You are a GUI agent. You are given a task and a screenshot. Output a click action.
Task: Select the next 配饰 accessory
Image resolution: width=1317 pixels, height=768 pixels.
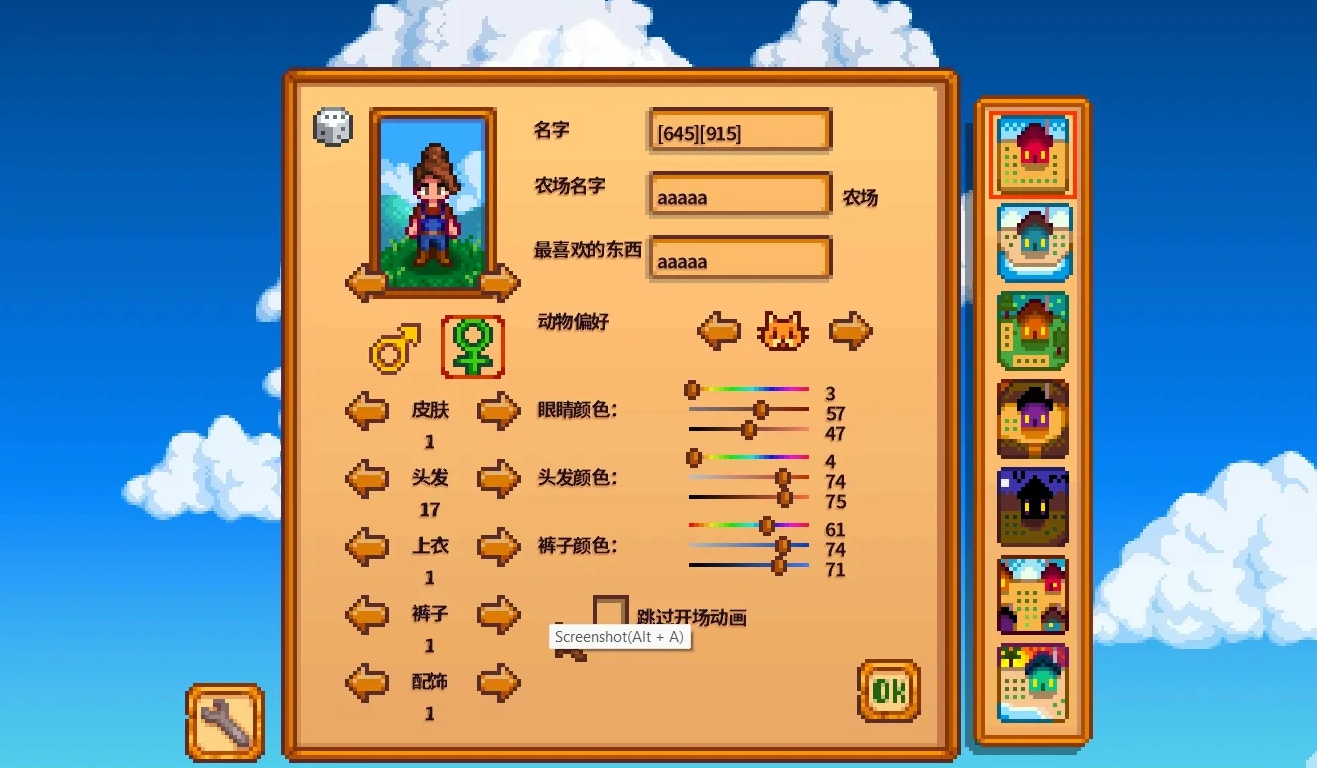498,683
